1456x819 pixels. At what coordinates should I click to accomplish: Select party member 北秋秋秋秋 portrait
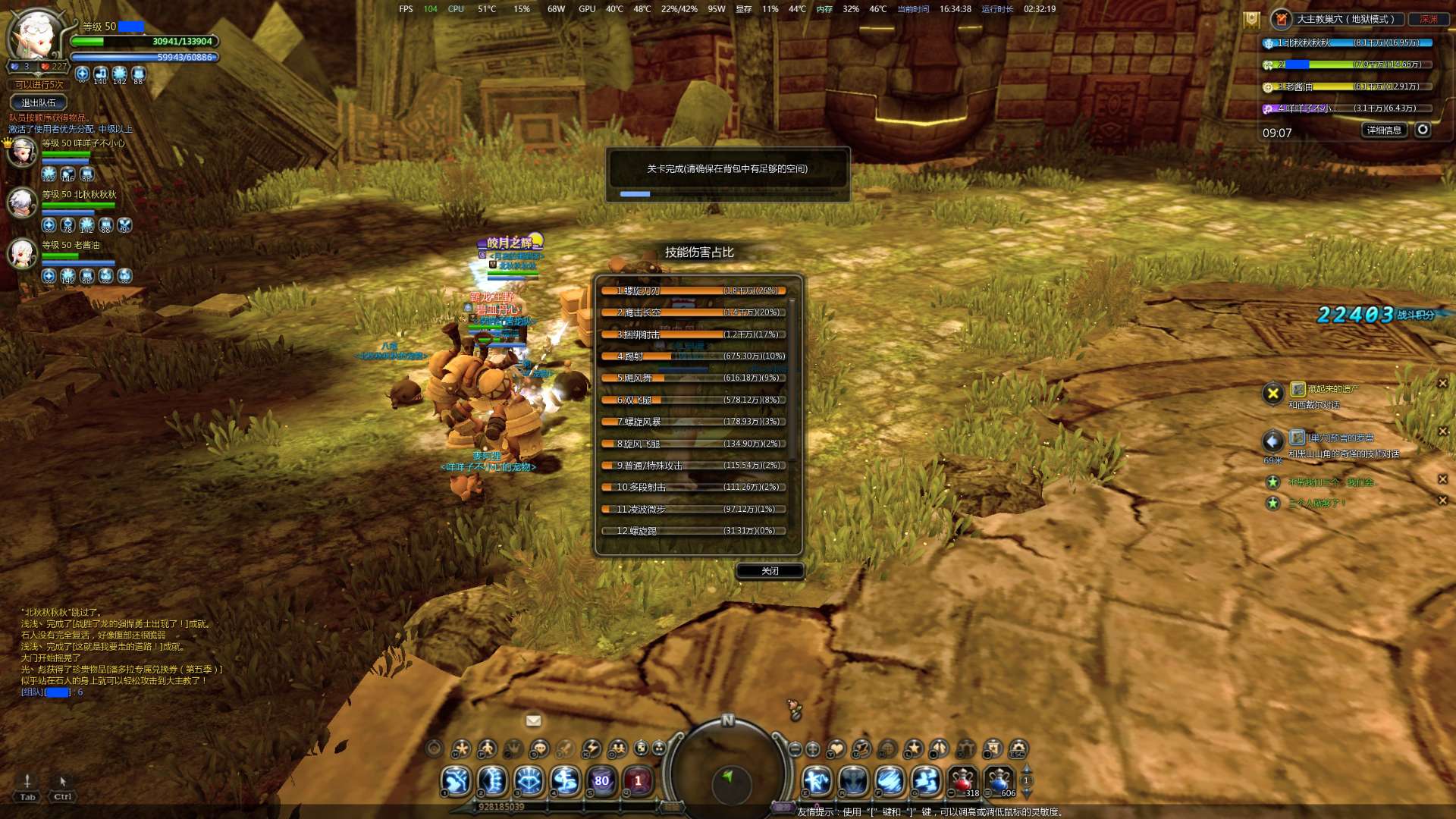point(22,202)
